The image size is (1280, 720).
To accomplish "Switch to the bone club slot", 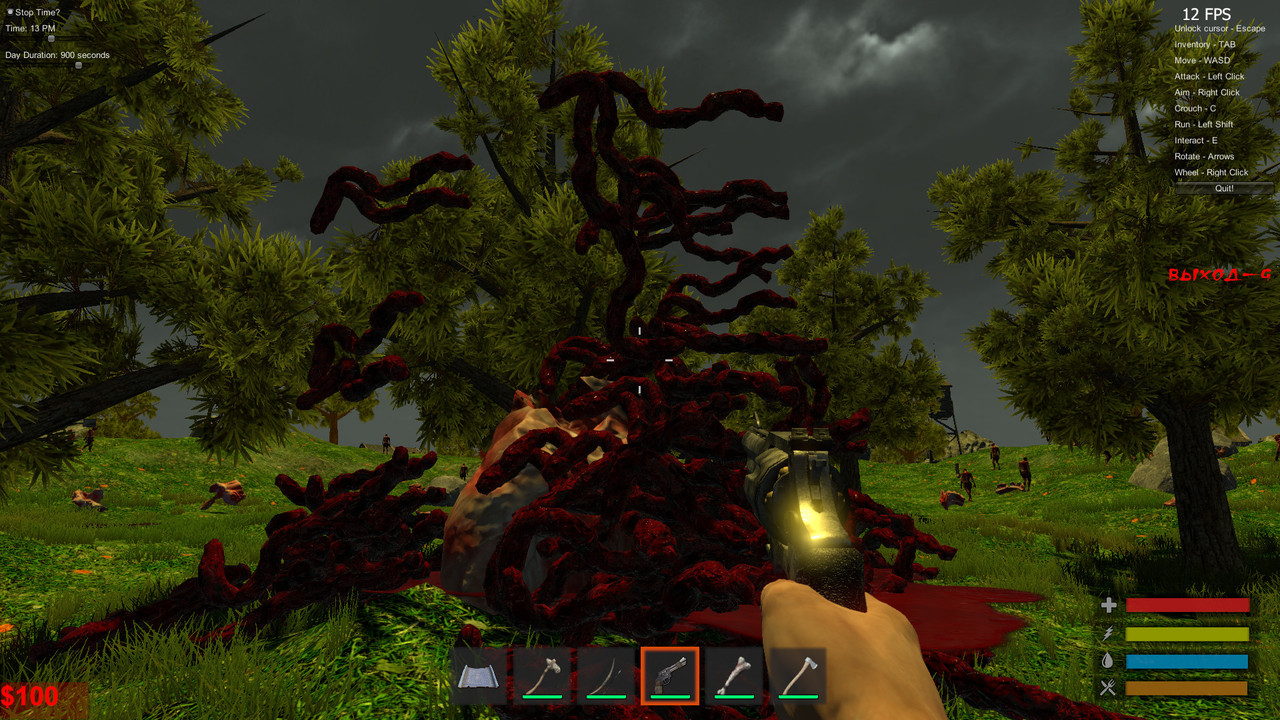I will coord(734,677).
